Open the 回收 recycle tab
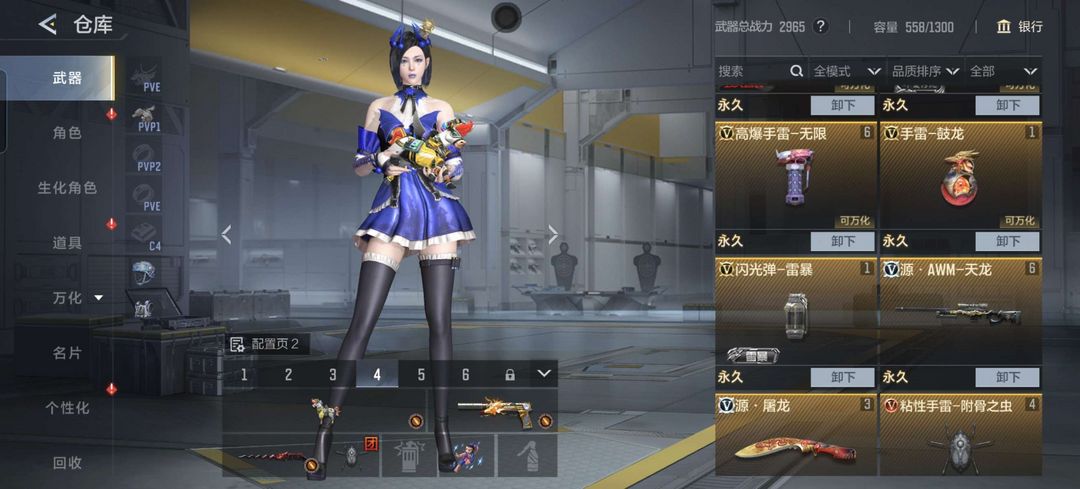The image size is (1080, 489). (66, 462)
